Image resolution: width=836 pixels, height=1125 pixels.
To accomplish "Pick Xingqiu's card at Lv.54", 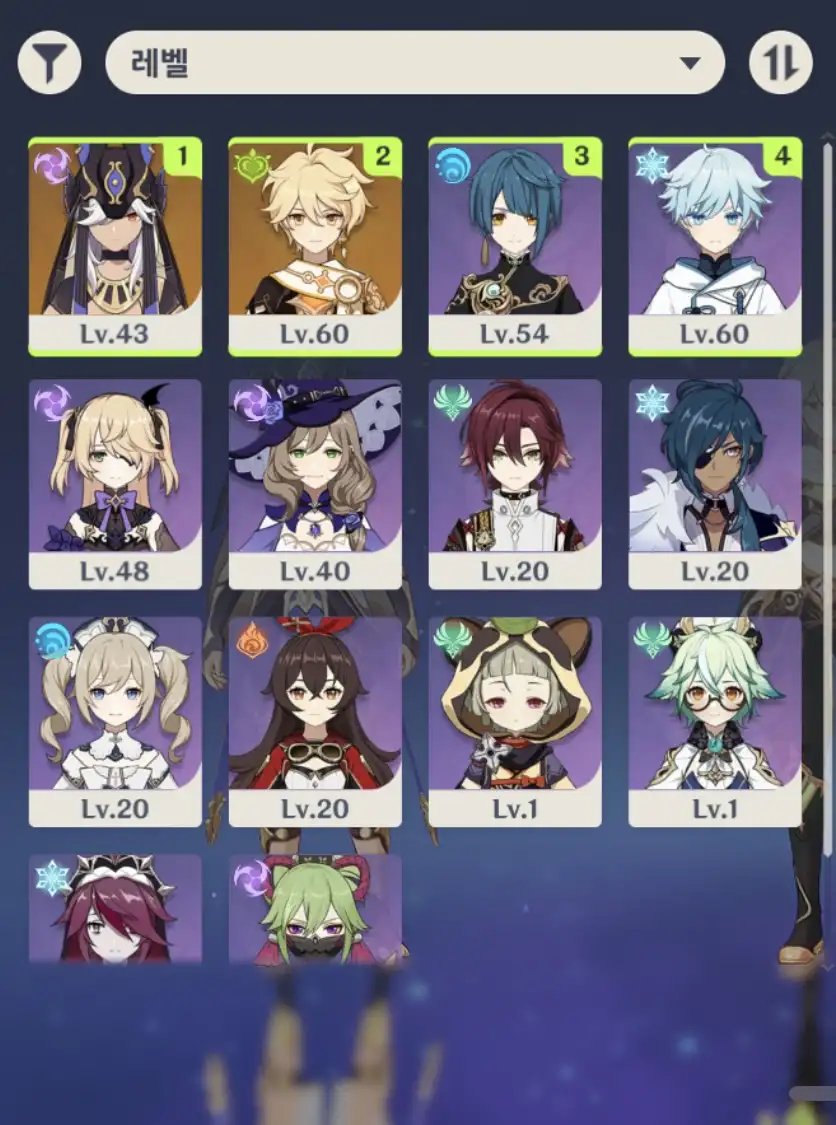I will [x=515, y=246].
